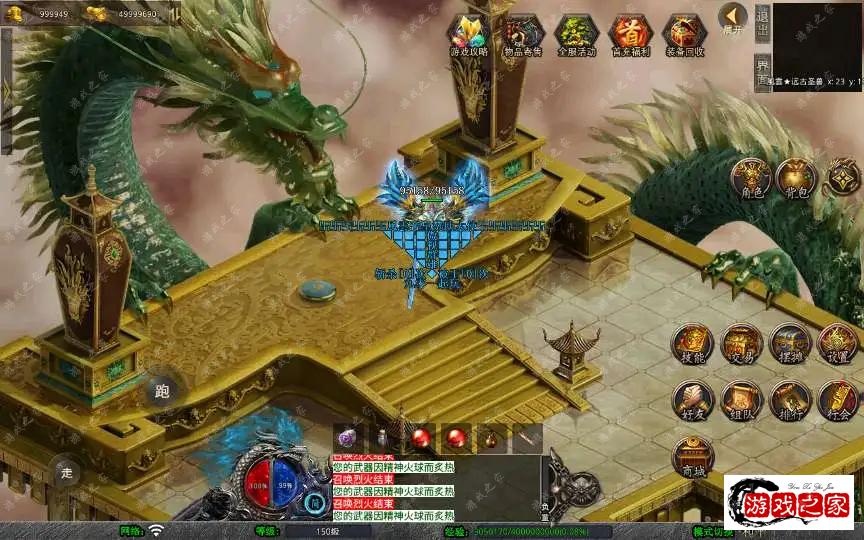Open the 装备回收 equipment recycling chest
This screenshot has width=864, height=540.
point(684,34)
